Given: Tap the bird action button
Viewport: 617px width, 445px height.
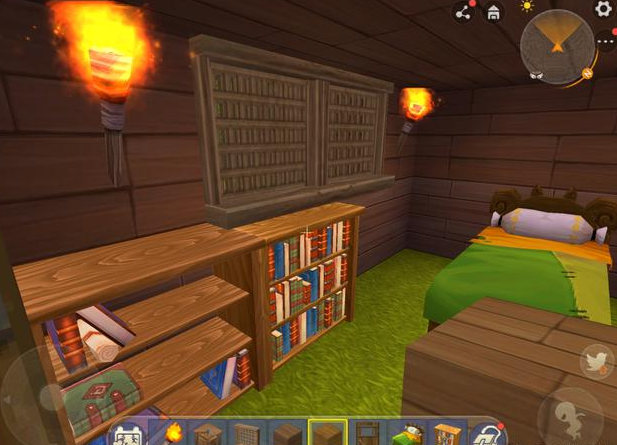Looking at the screenshot, I should (x=596, y=361).
